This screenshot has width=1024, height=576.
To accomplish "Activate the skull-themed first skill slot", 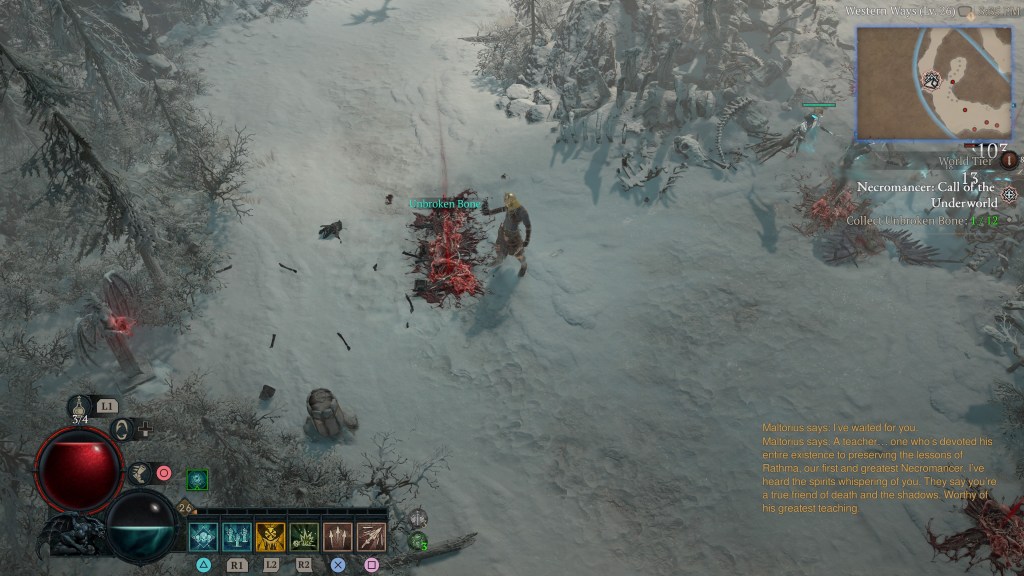I will [x=204, y=537].
